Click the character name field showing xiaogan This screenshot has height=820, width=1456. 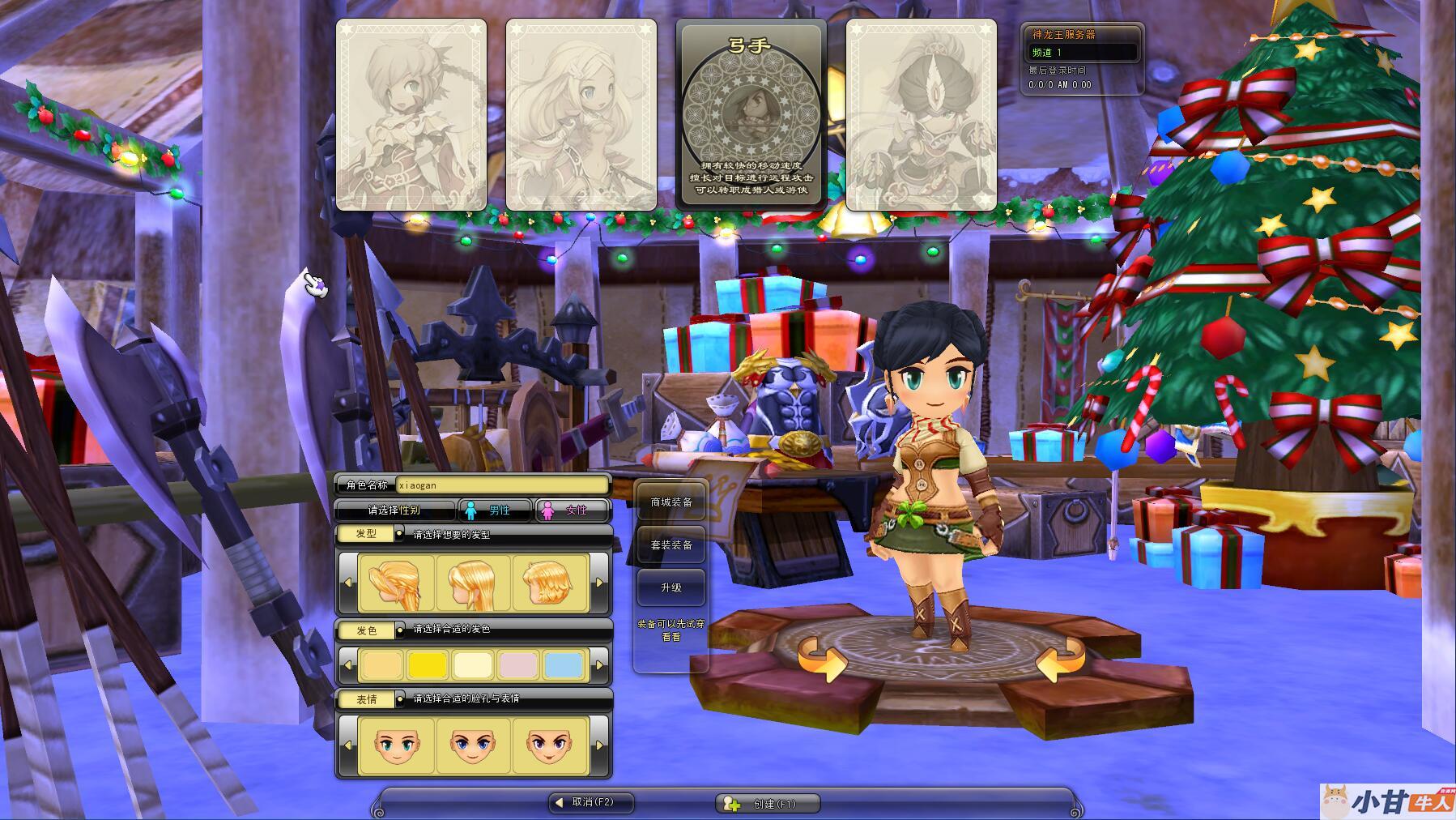point(501,485)
